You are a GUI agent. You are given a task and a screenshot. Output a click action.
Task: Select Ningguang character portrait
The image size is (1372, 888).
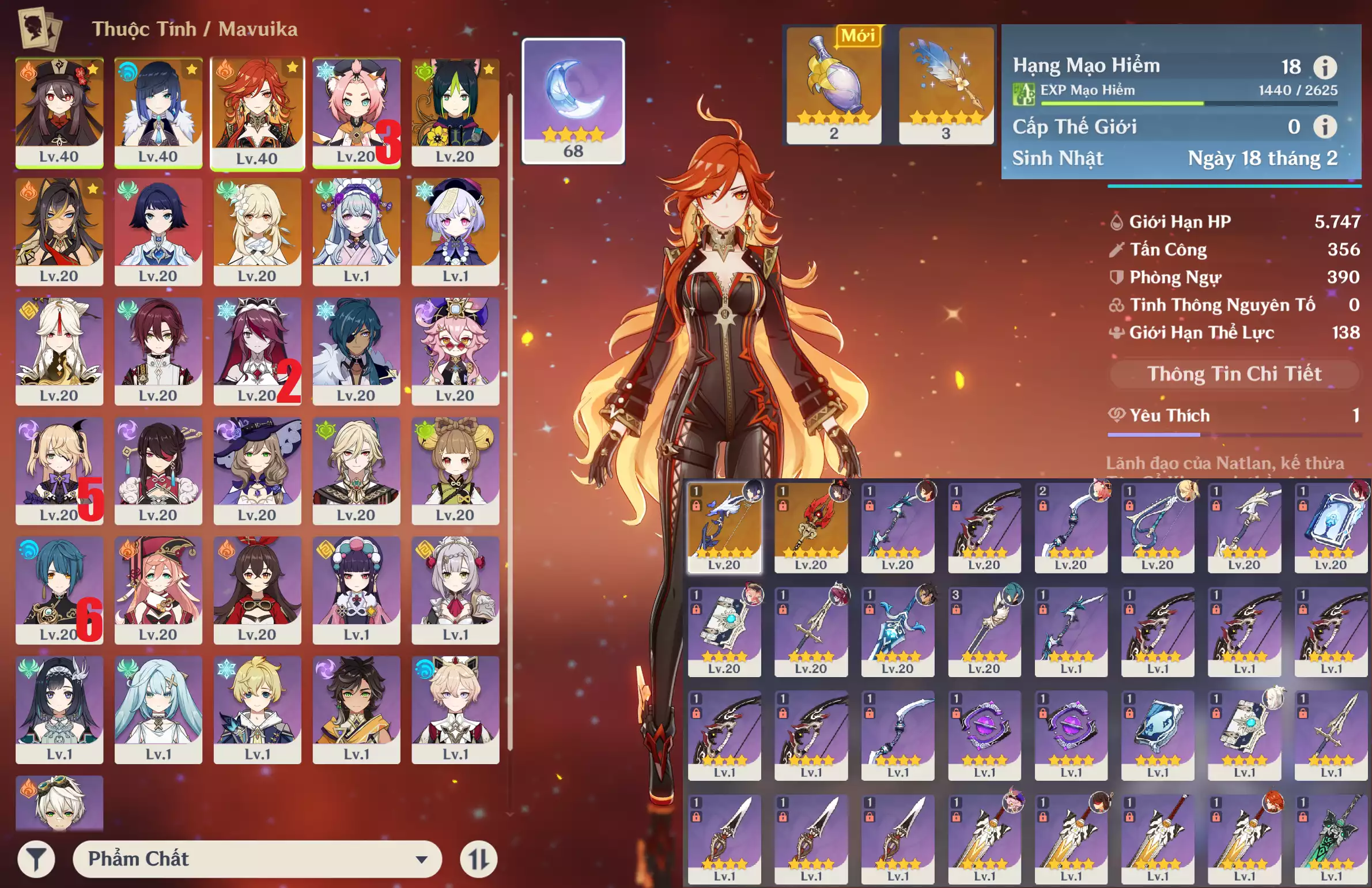(59, 350)
